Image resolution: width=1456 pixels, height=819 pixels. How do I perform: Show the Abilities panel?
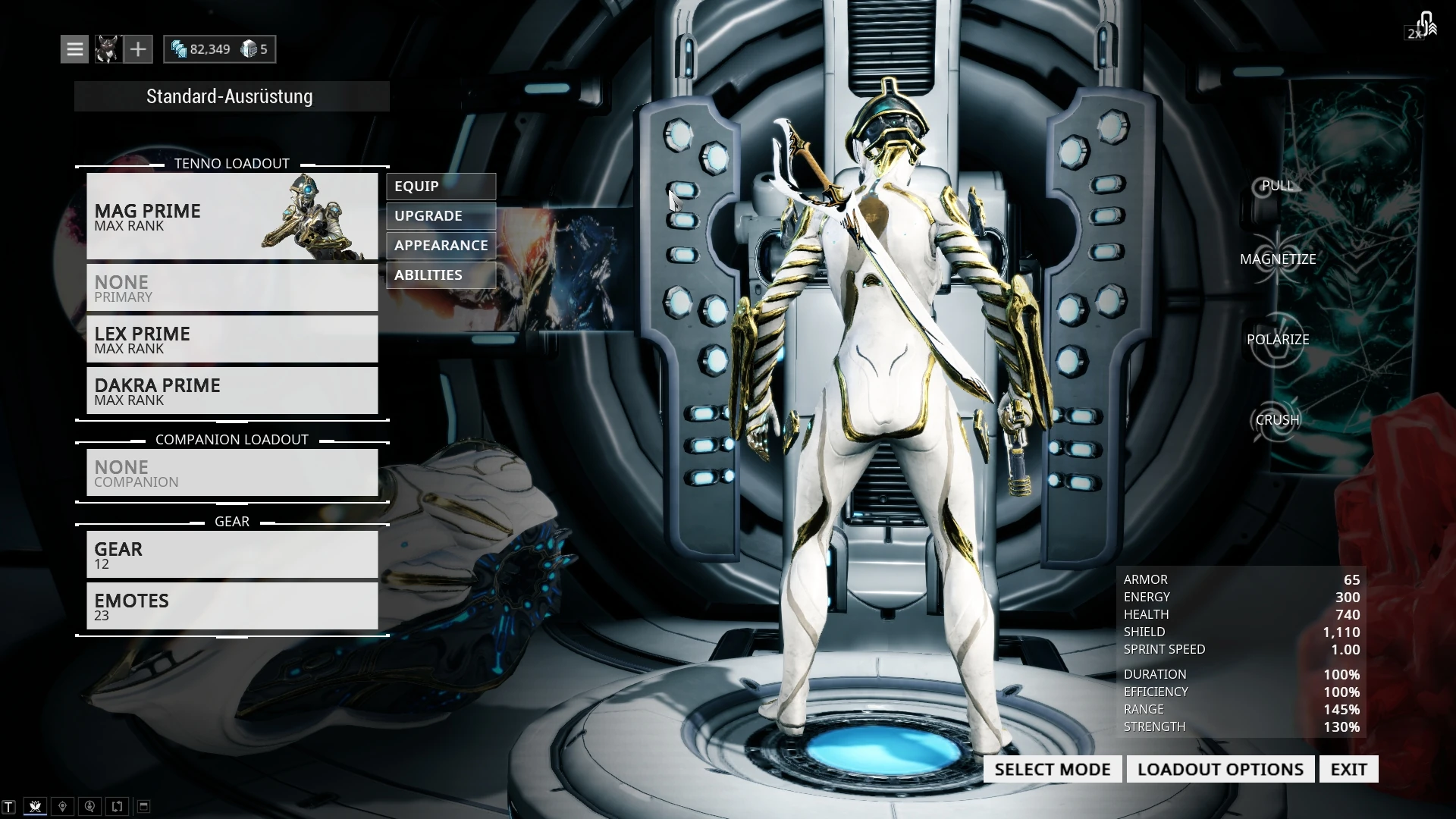[441, 275]
